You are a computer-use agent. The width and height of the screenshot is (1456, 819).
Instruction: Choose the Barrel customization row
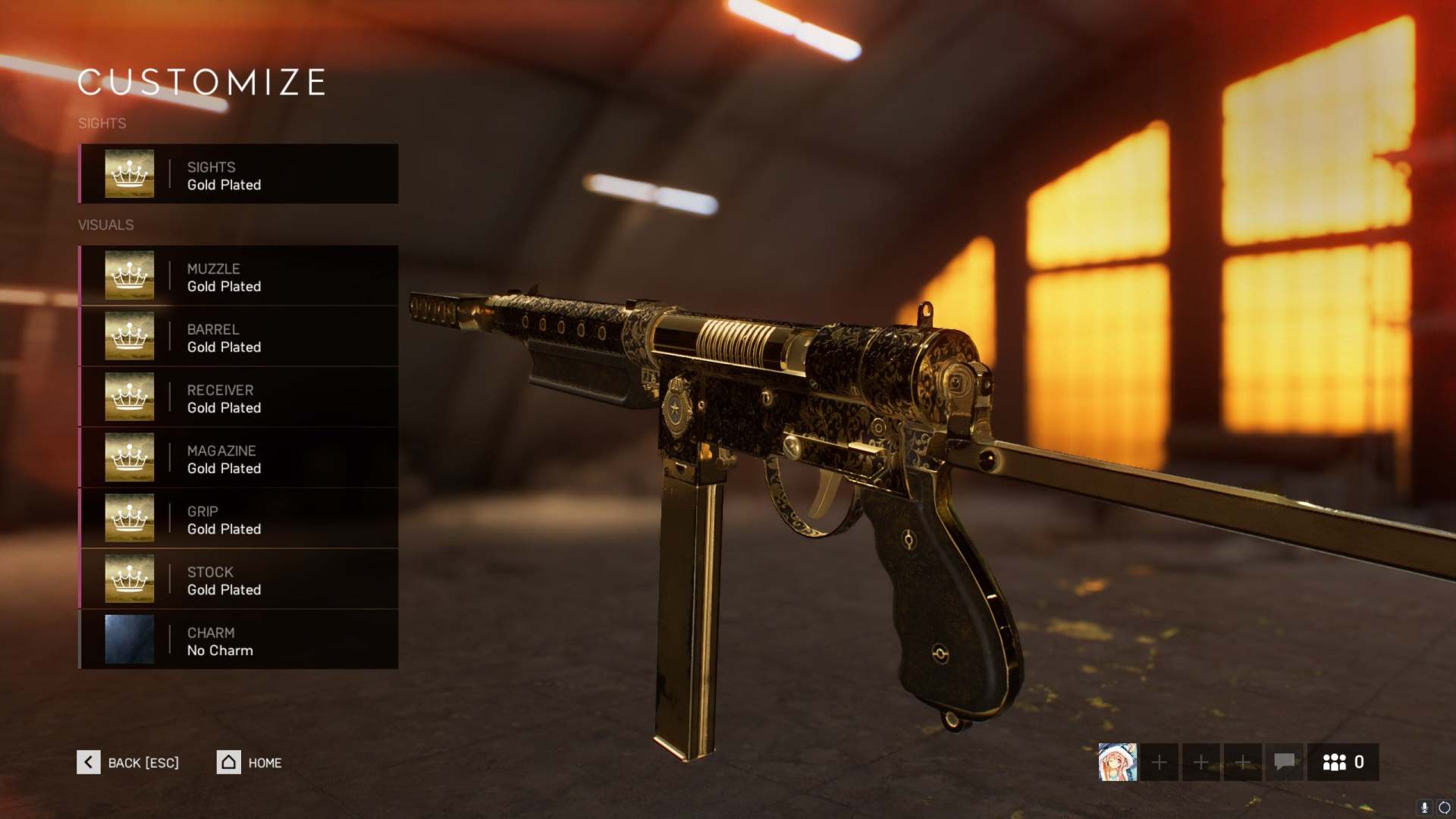coord(239,337)
